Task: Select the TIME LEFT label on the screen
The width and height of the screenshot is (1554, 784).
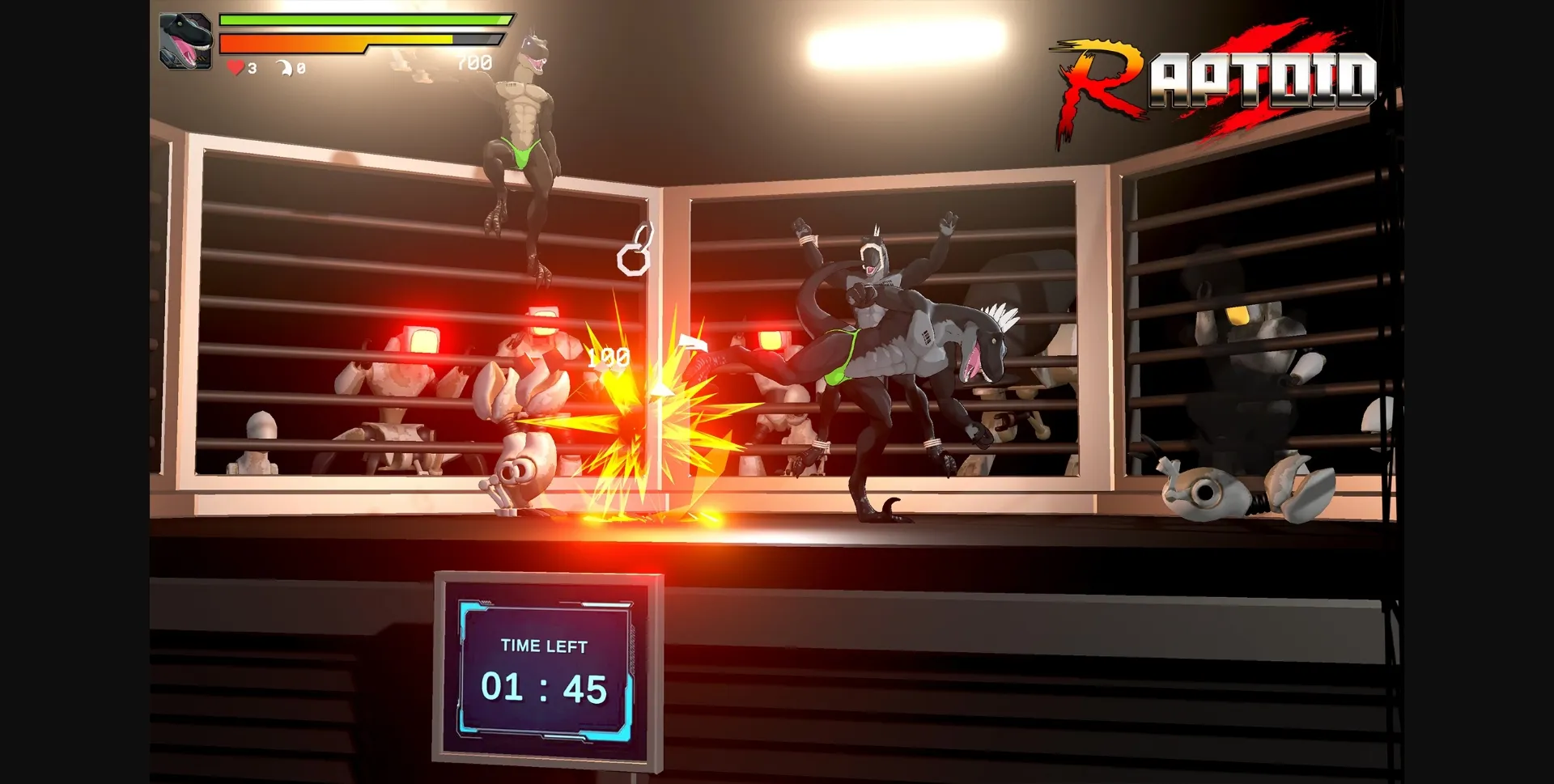Action: [x=543, y=646]
